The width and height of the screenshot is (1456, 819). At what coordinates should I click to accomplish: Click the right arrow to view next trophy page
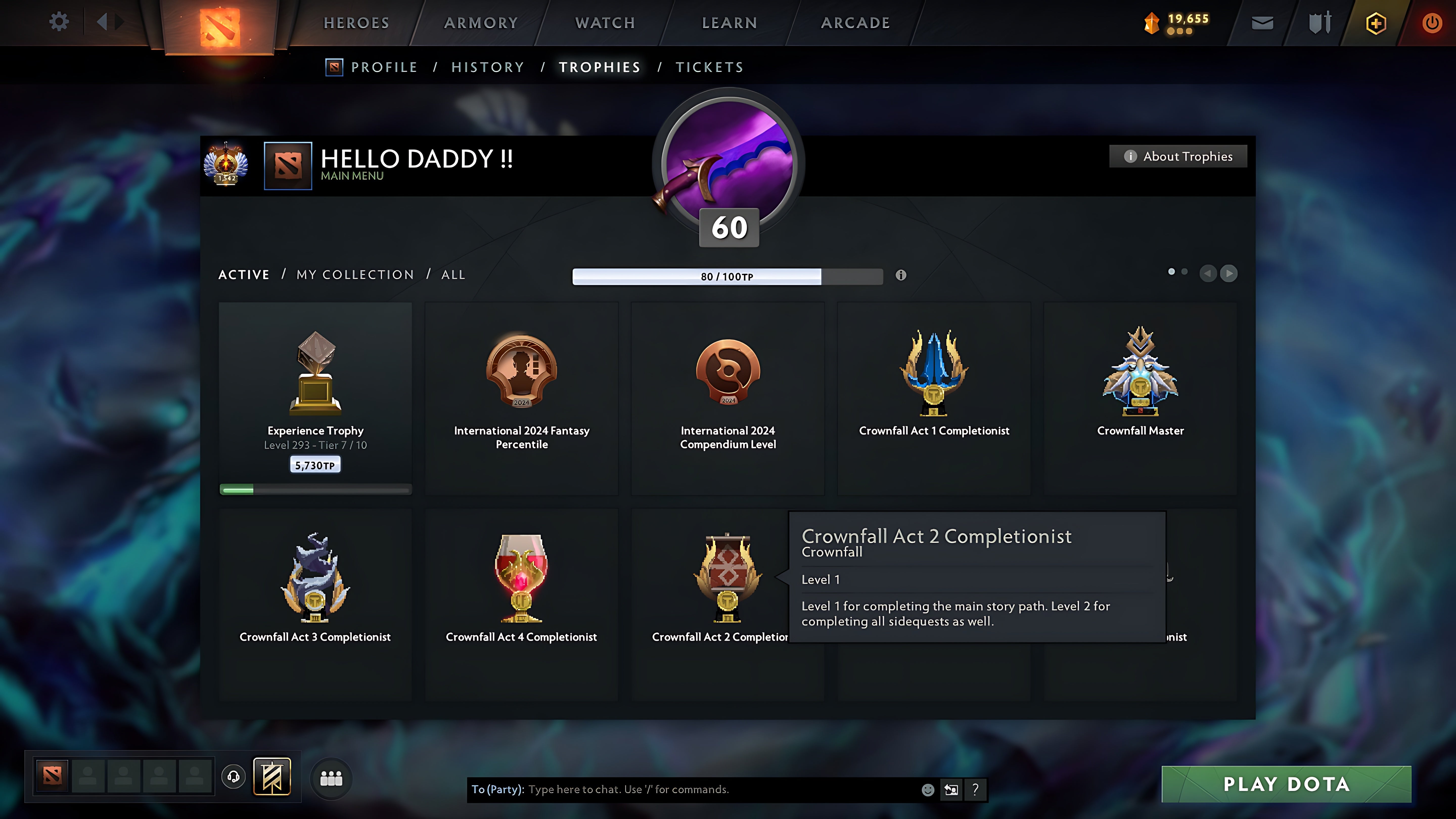coord(1229,274)
